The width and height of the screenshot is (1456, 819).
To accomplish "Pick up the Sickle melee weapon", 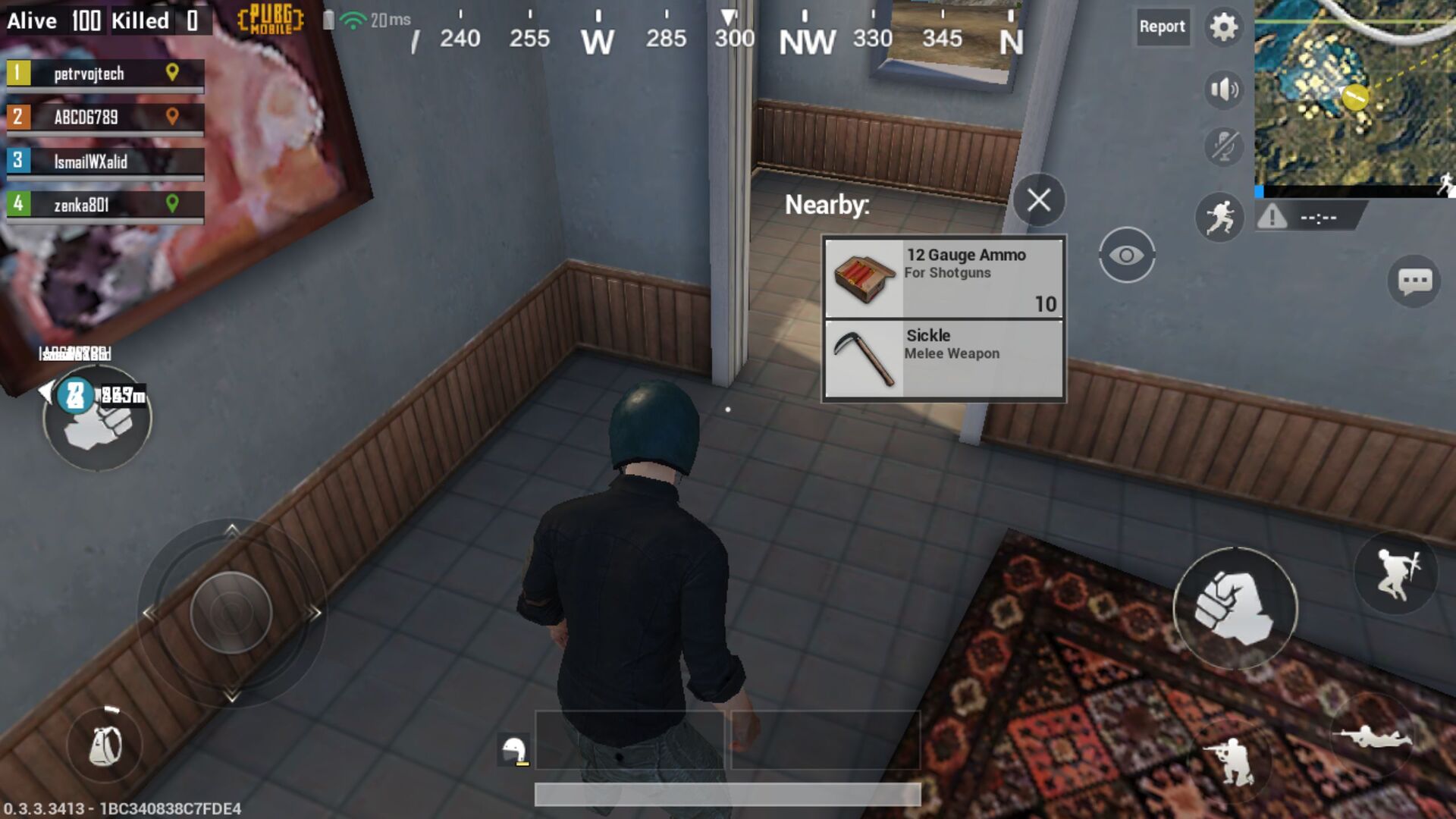I will click(943, 358).
